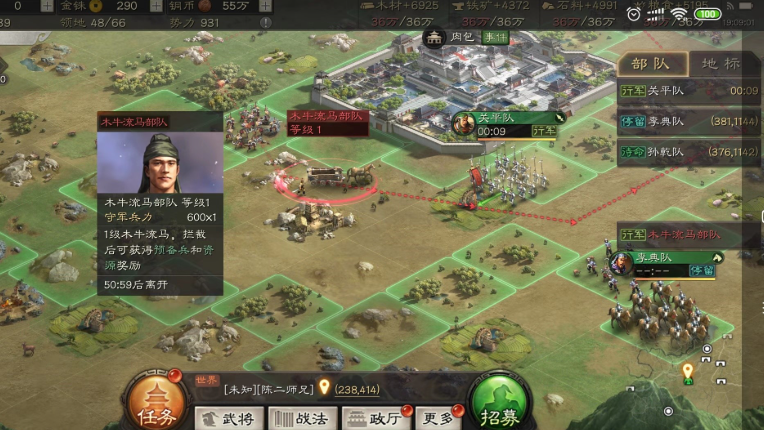Add copper coins with the plus button
The height and width of the screenshot is (430, 764).
click(x=265, y=6)
